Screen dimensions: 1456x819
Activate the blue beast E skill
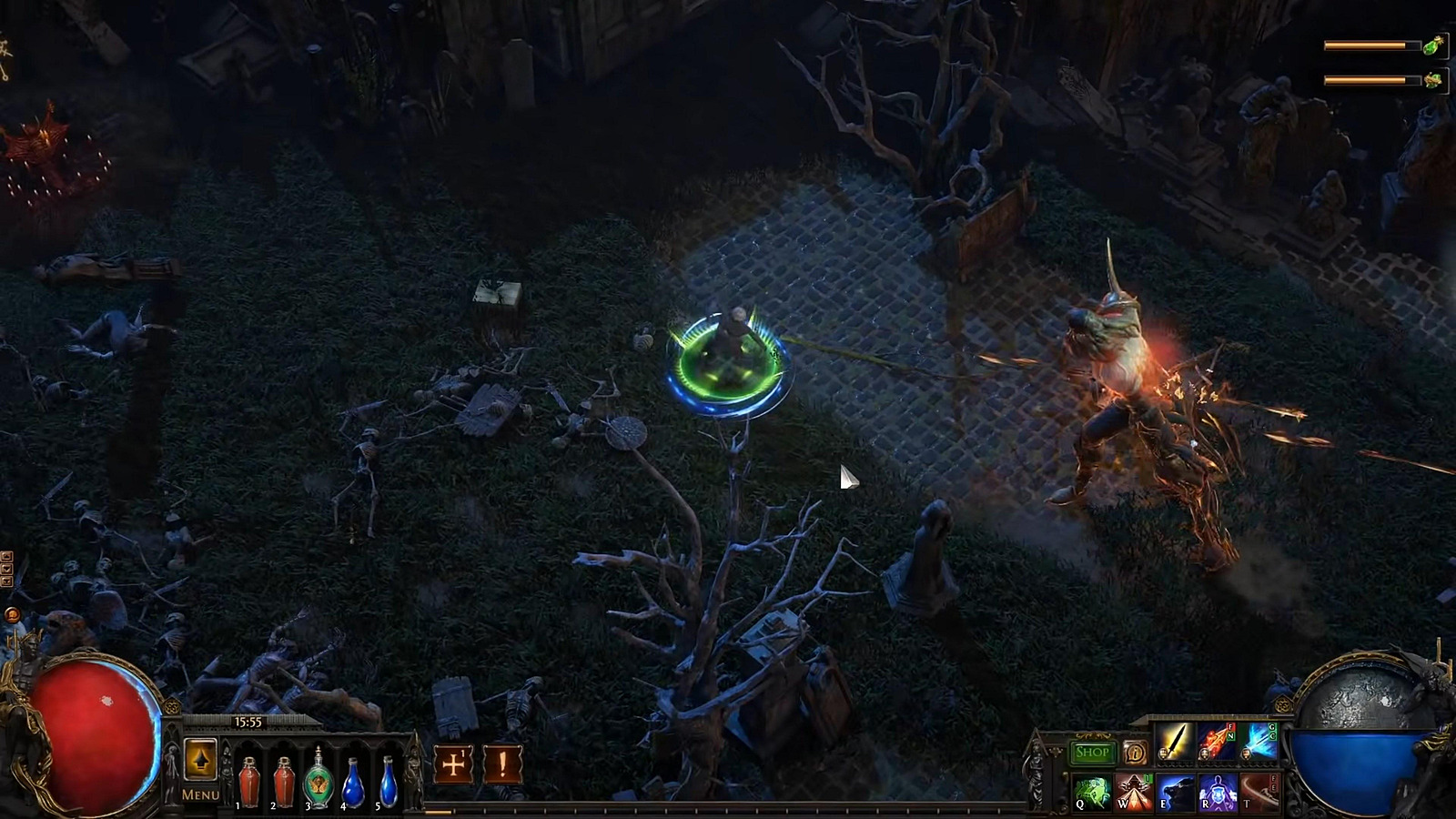1176,792
